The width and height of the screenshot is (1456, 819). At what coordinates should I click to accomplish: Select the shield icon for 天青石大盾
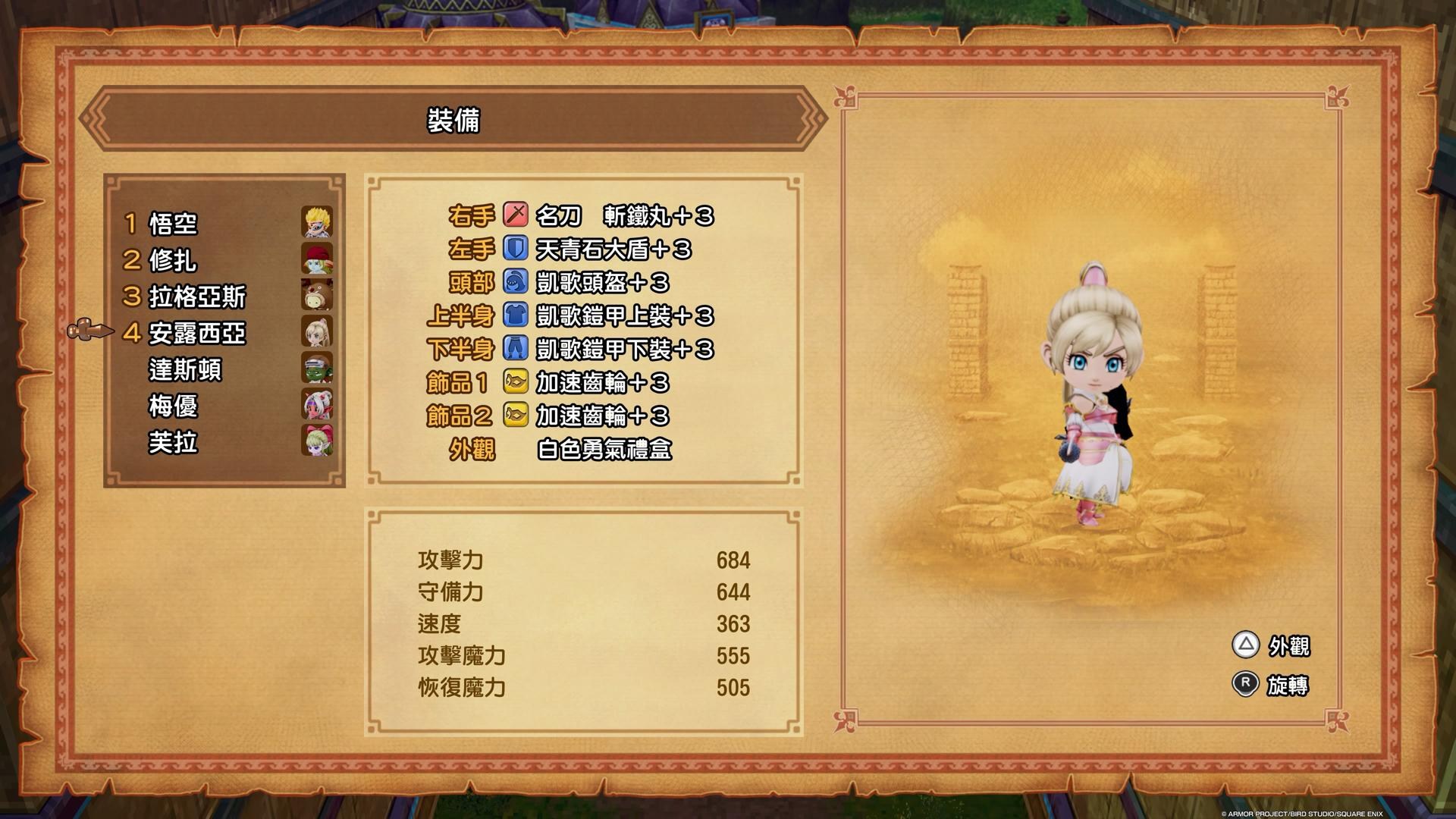[514, 249]
